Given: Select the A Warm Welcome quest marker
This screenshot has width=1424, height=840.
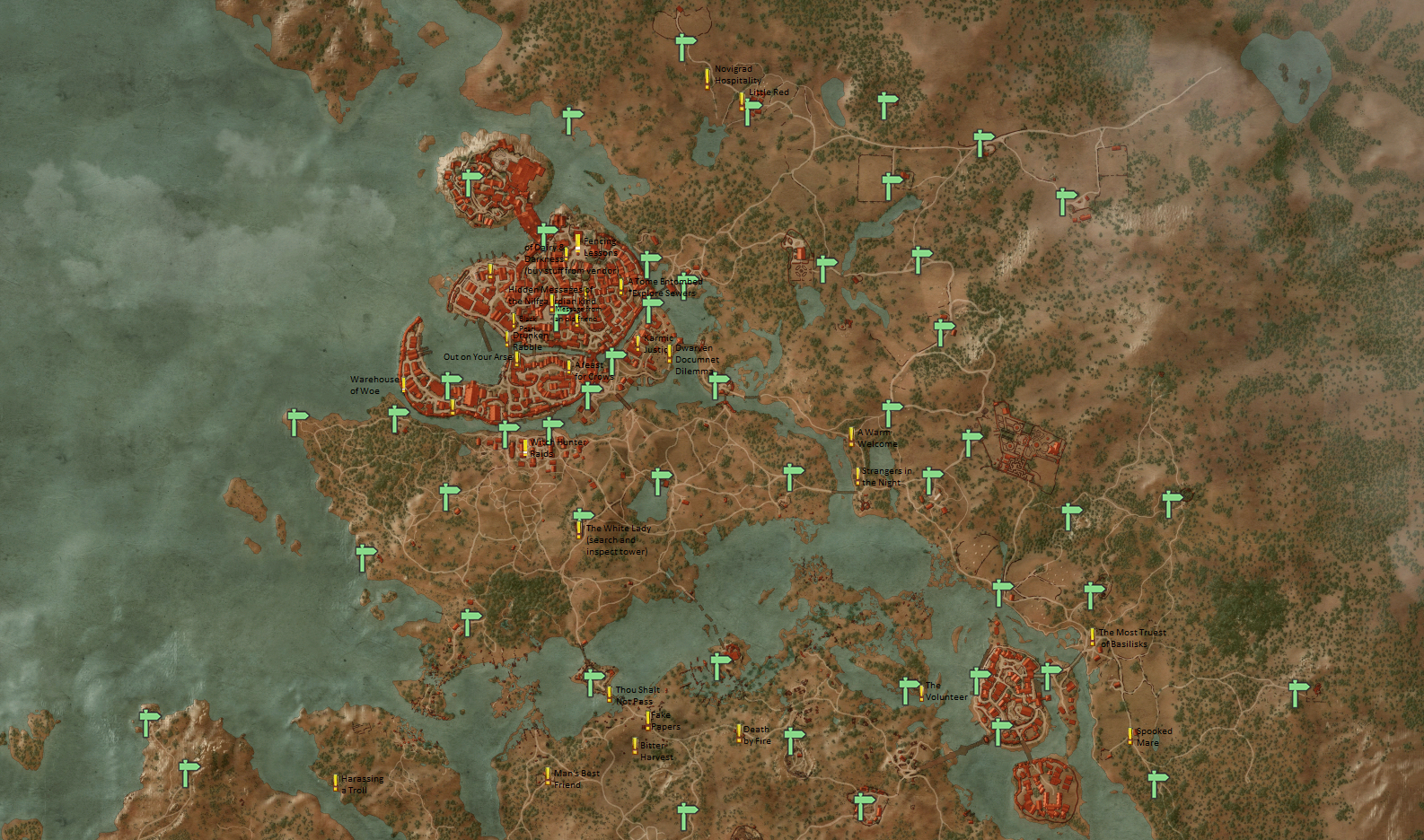Looking at the screenshot, I should tap(851, 437).
